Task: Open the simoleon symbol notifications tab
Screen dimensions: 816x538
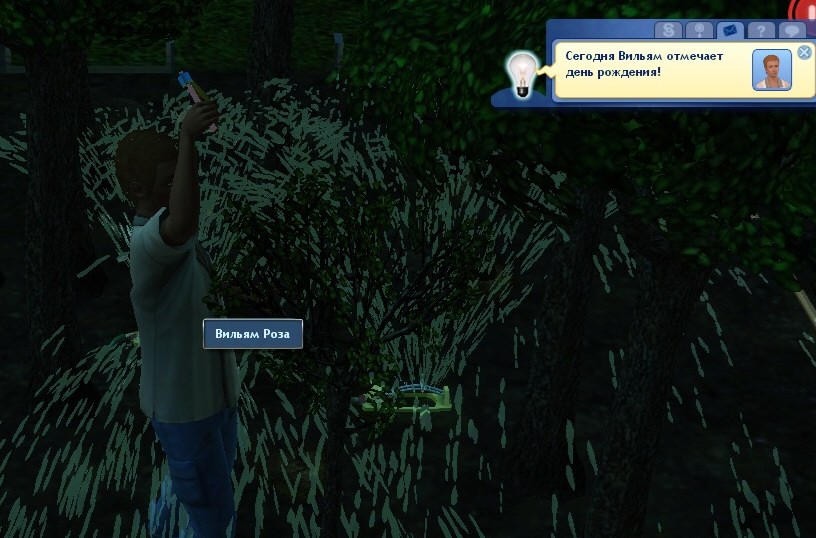Action: [668, 30]
